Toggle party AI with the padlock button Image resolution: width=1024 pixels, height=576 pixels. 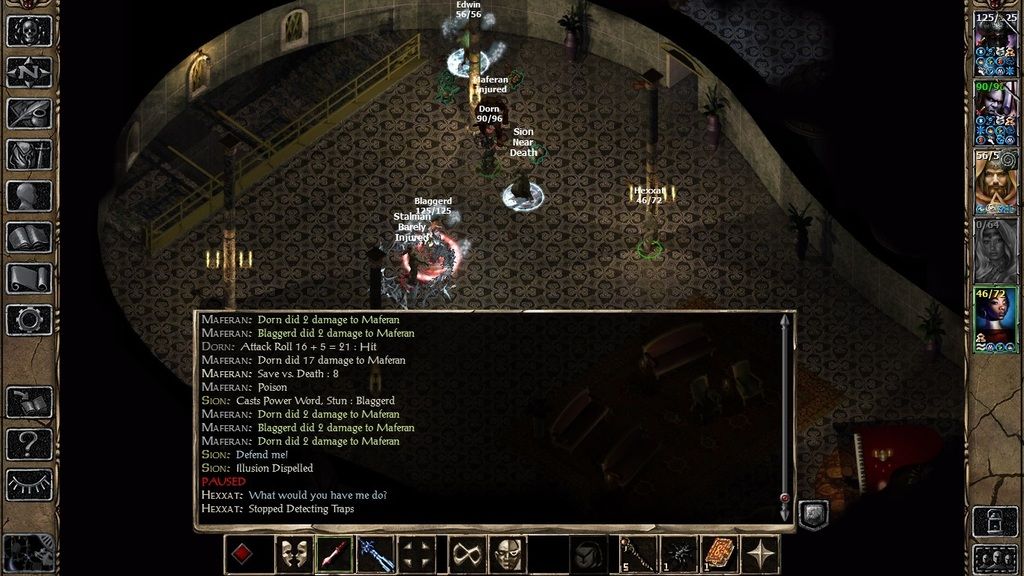[995, 520]
